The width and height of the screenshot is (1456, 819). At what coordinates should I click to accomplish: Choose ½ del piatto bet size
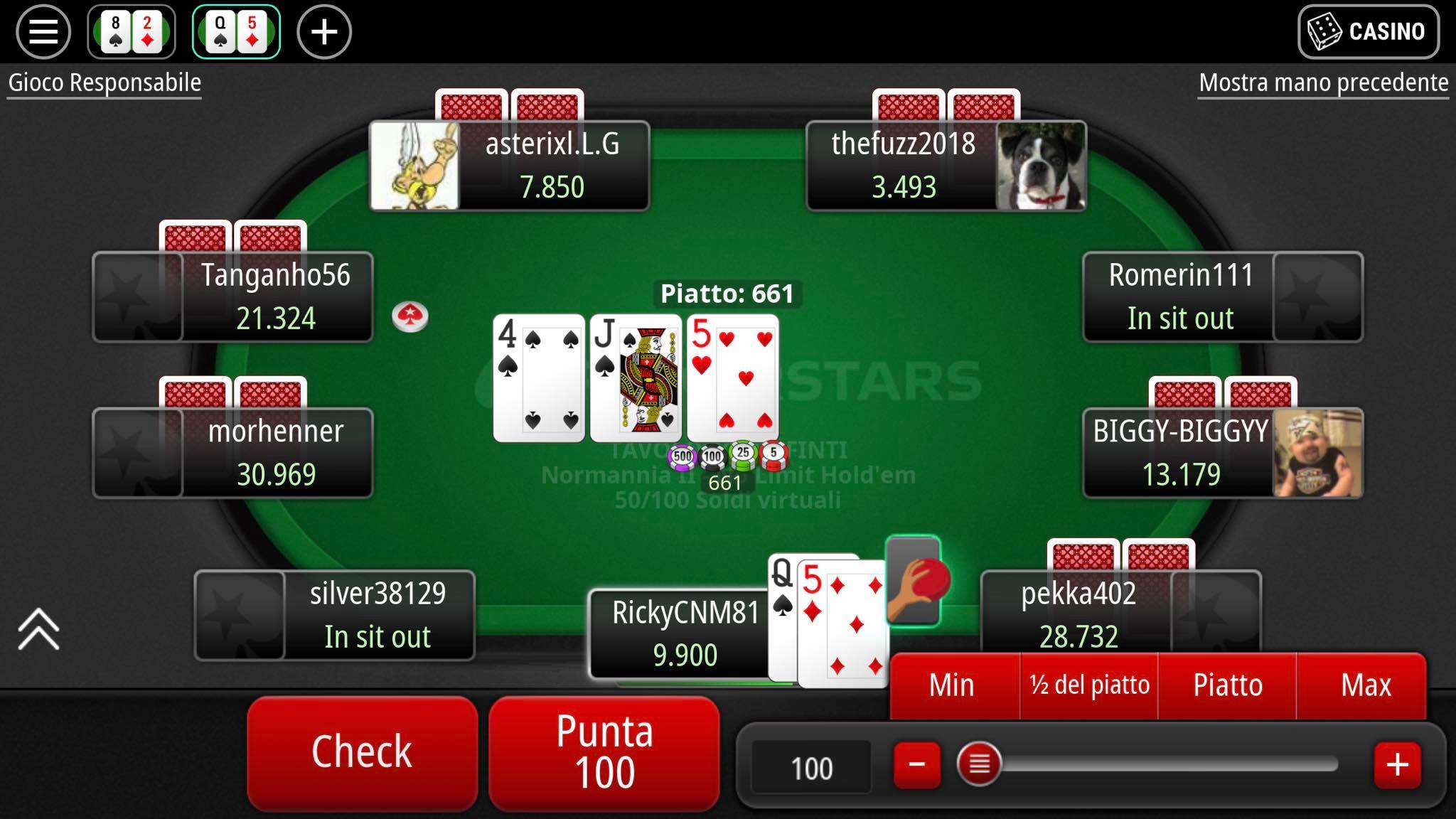1089,685
